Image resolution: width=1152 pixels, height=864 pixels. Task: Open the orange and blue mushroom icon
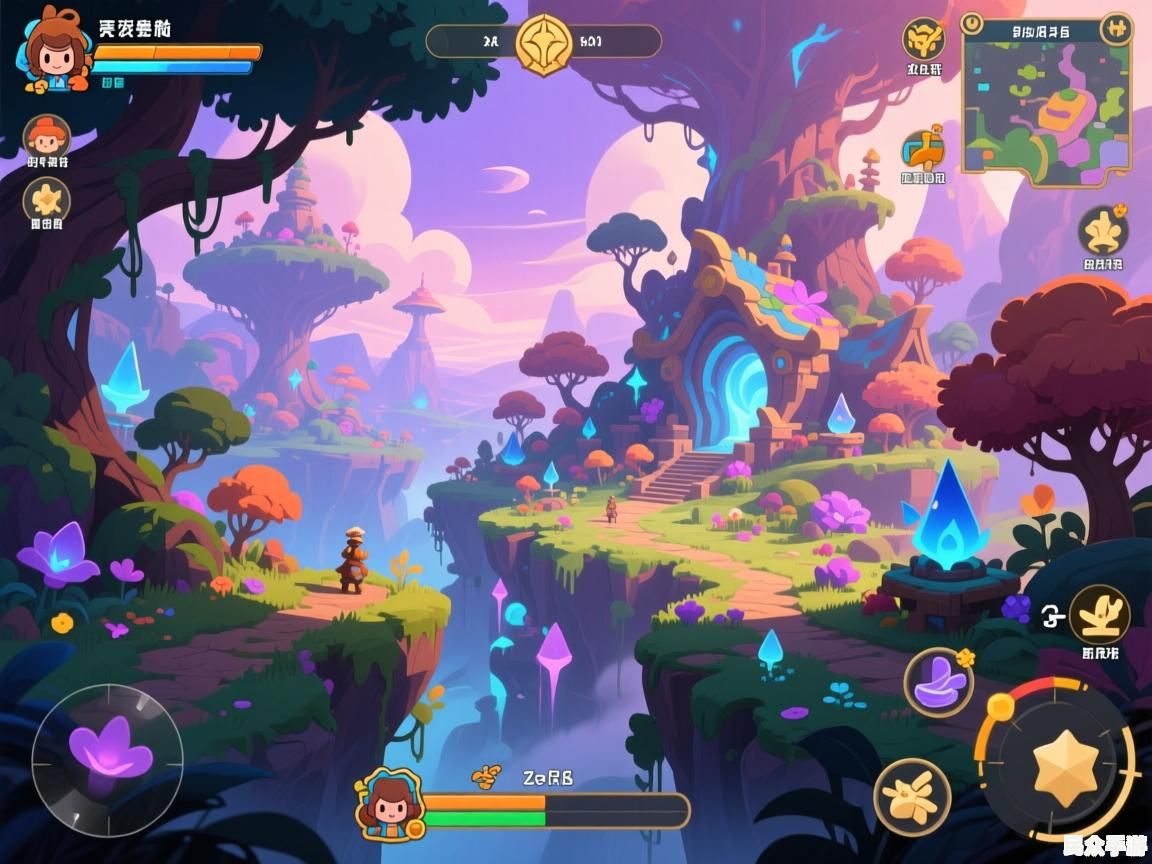coord(923,150)
